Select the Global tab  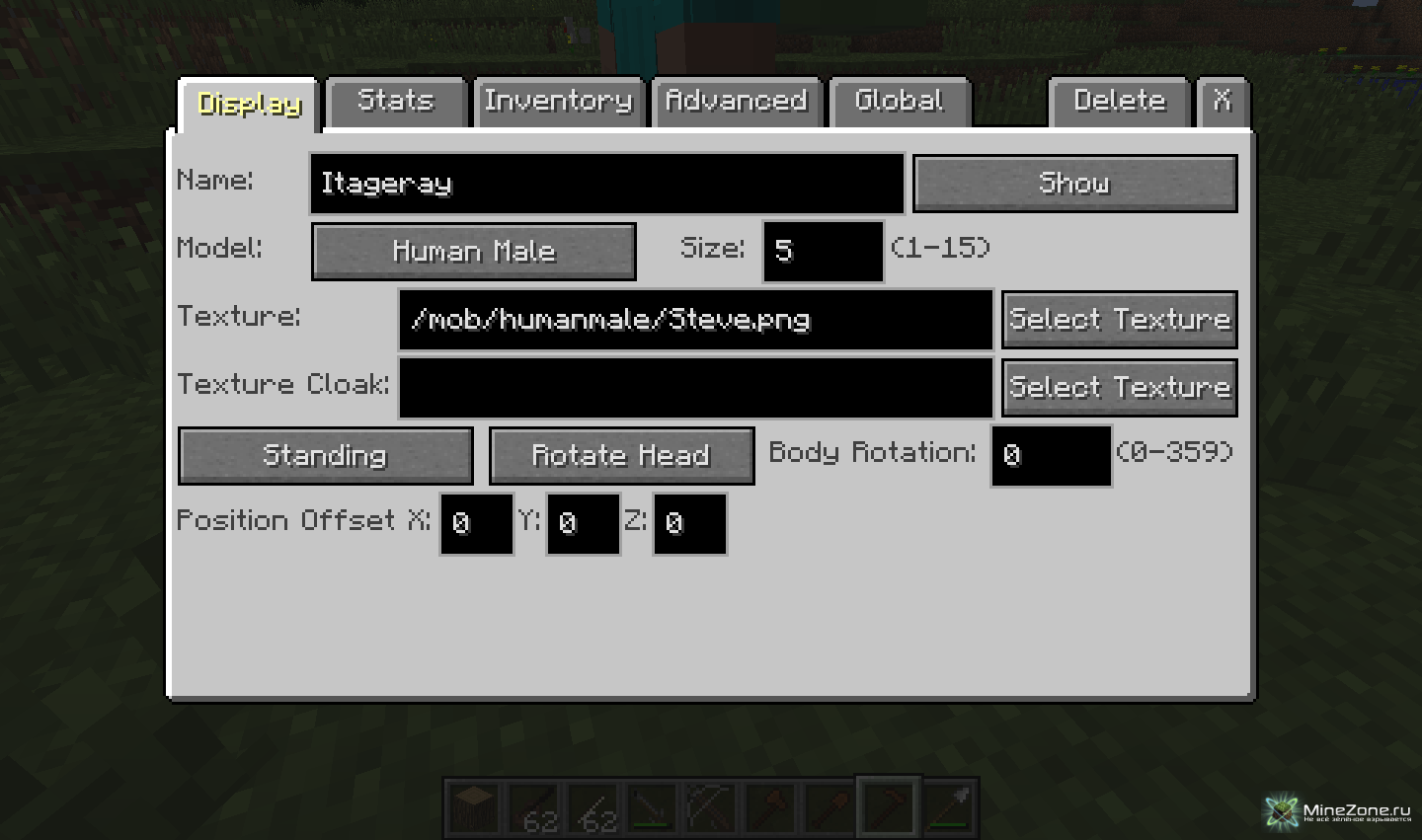900,102
